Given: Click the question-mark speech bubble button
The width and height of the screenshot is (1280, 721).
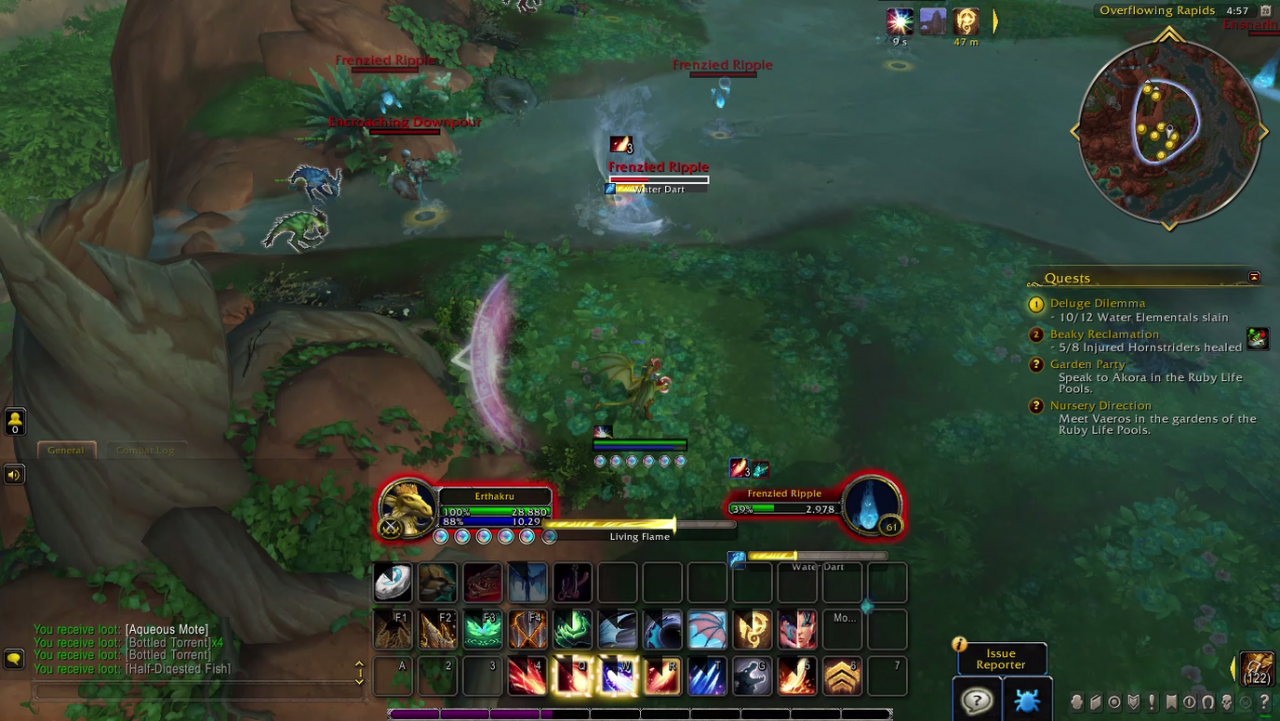Looking at the screenshot, I should tap(977, 700).
